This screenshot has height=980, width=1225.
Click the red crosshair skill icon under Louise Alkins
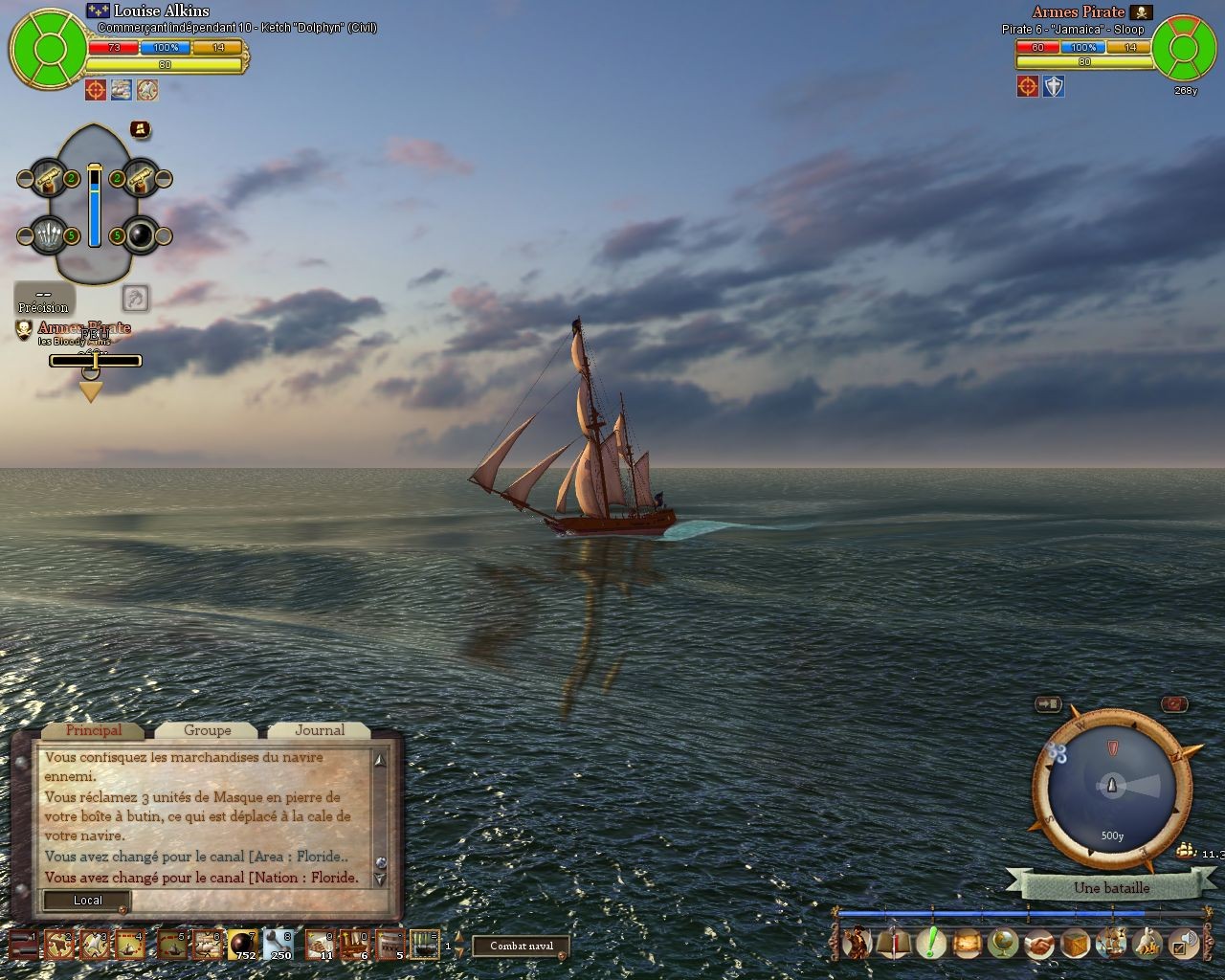click(95, 90)
